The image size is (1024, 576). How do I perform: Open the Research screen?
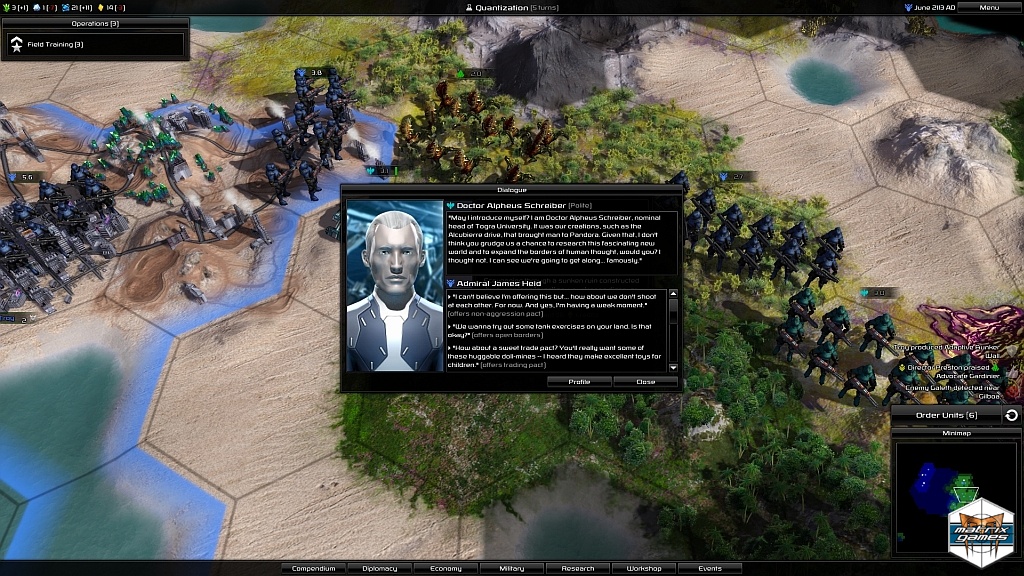pos(577,568)
